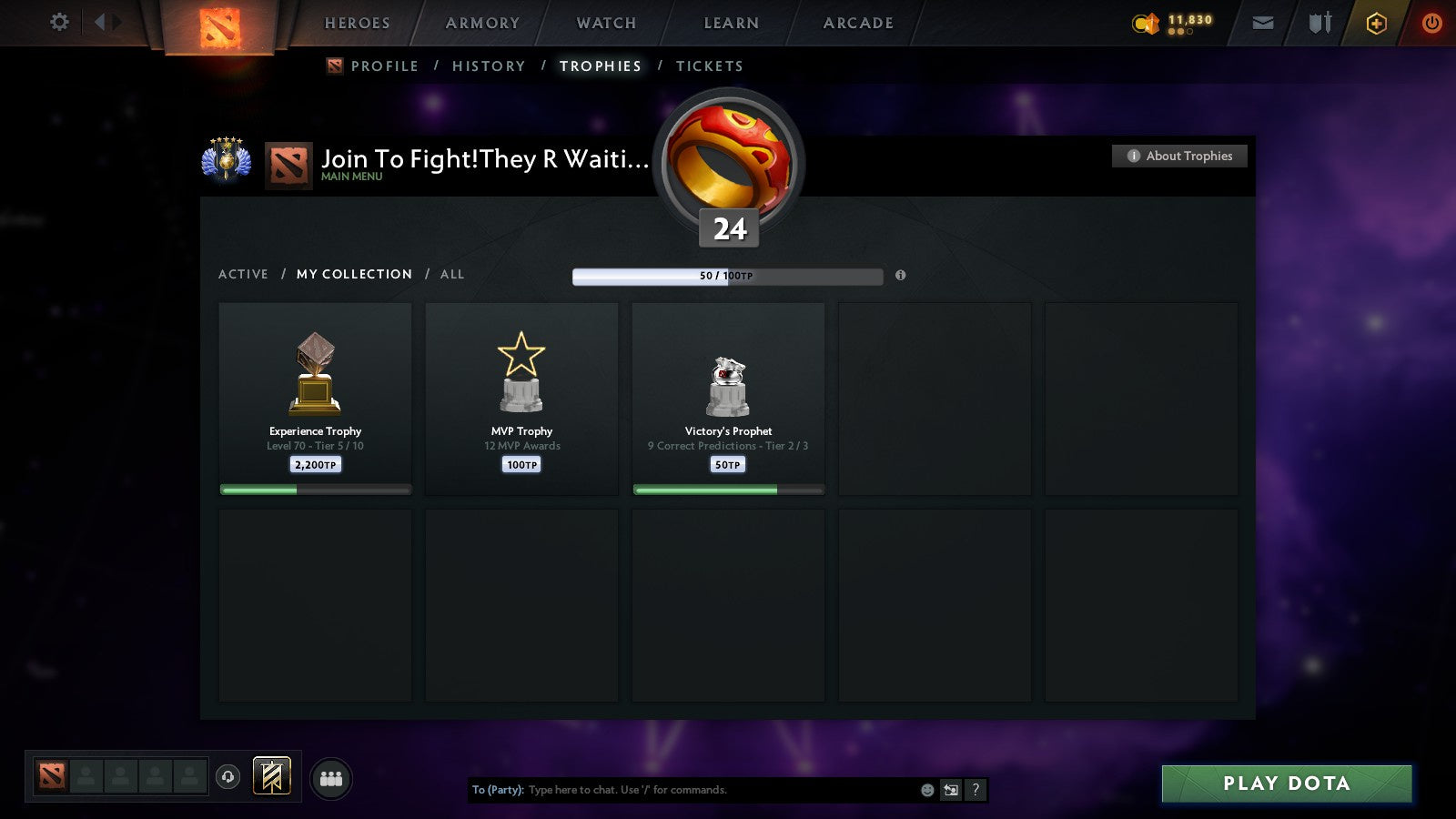The width and height of the screenshot is (1456, 819).
Task: Open the HEROES menu
Action: (356, 23)
